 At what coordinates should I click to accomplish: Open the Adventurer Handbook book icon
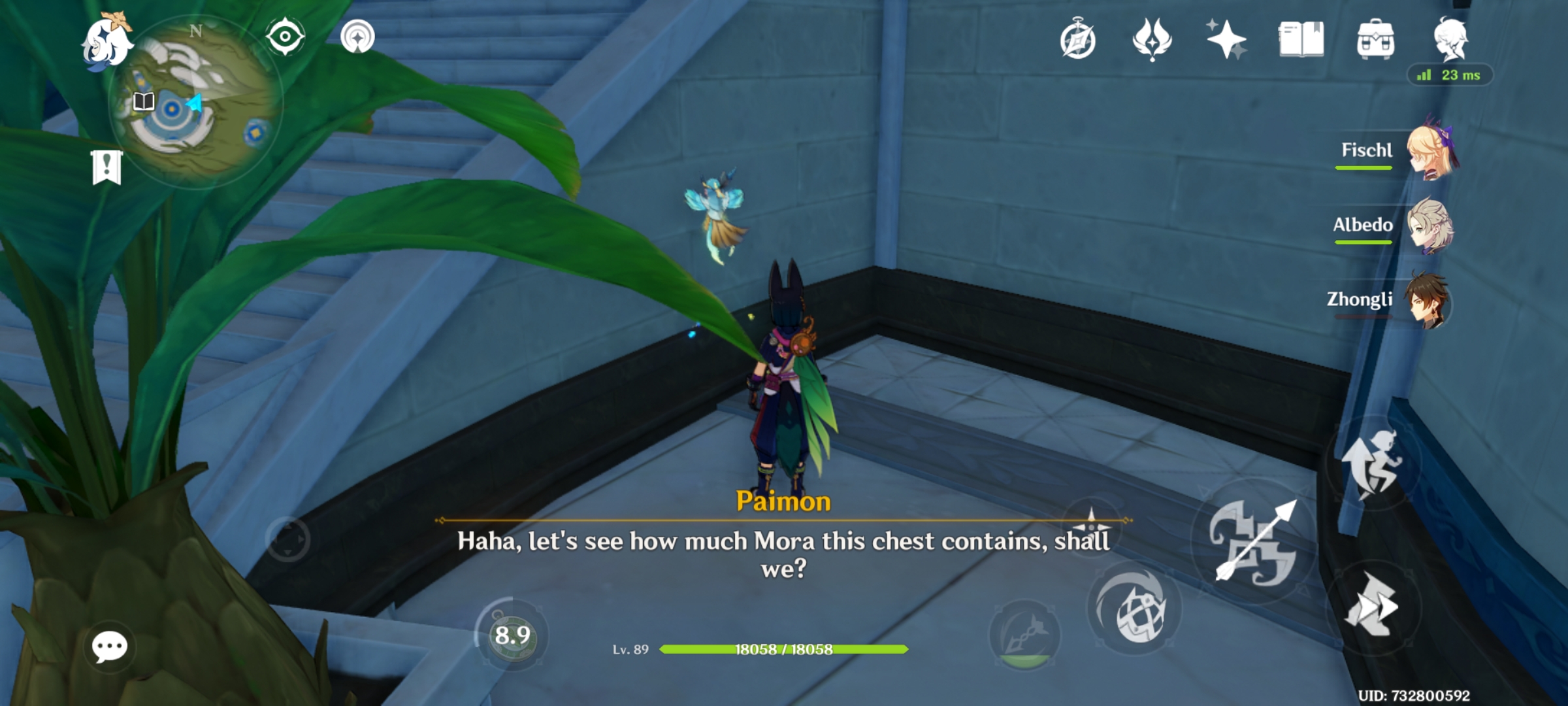(1300, 41)
